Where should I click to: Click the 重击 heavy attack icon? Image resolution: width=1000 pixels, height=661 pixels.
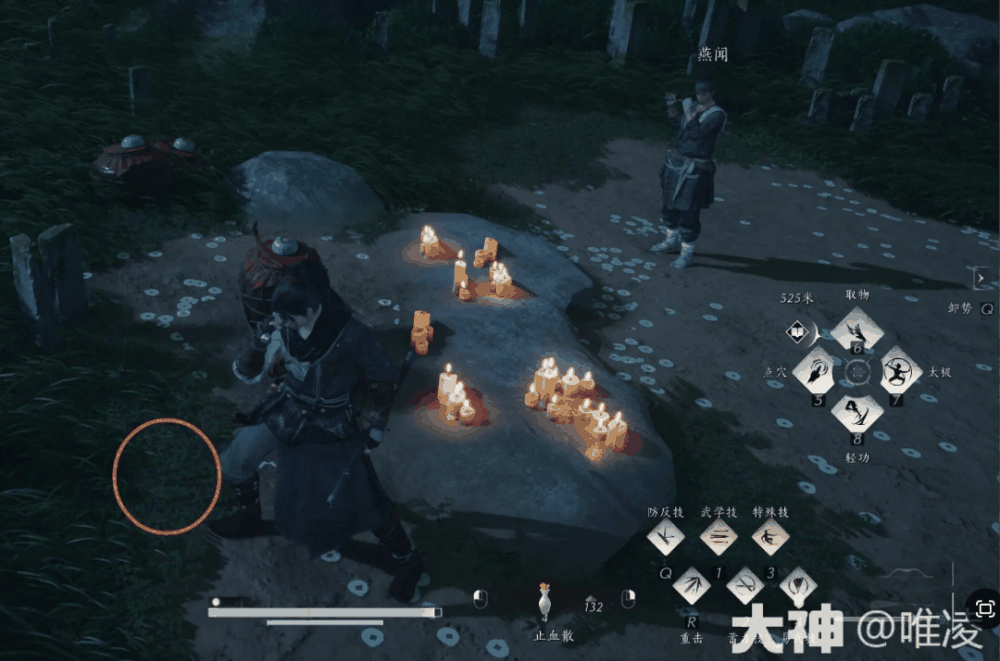coord(692,584)
